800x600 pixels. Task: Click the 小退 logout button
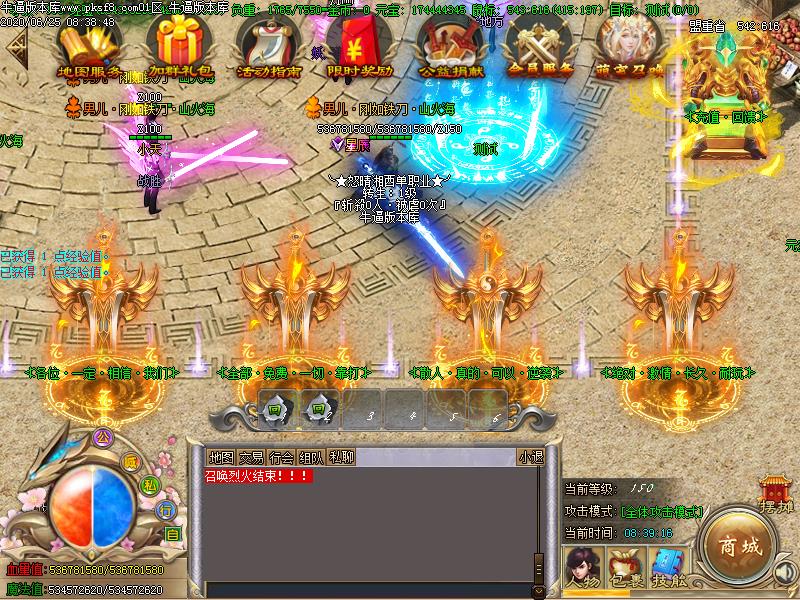pyautogui.click(x=530, y=458)
